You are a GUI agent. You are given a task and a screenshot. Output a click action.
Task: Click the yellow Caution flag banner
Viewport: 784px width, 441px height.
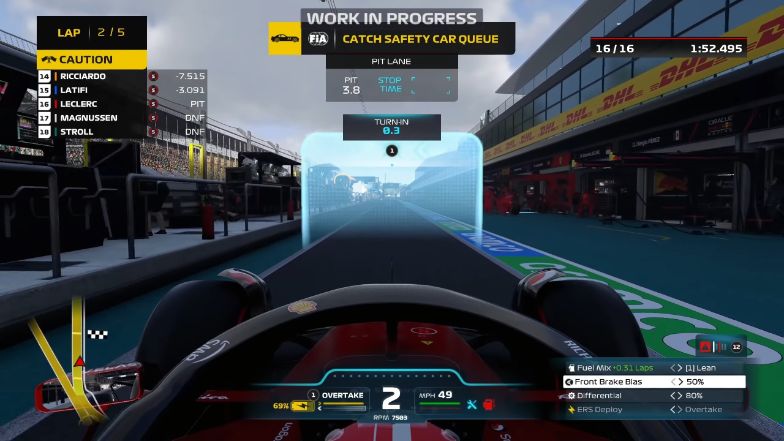pyautogui.click(x=92, y=59)
